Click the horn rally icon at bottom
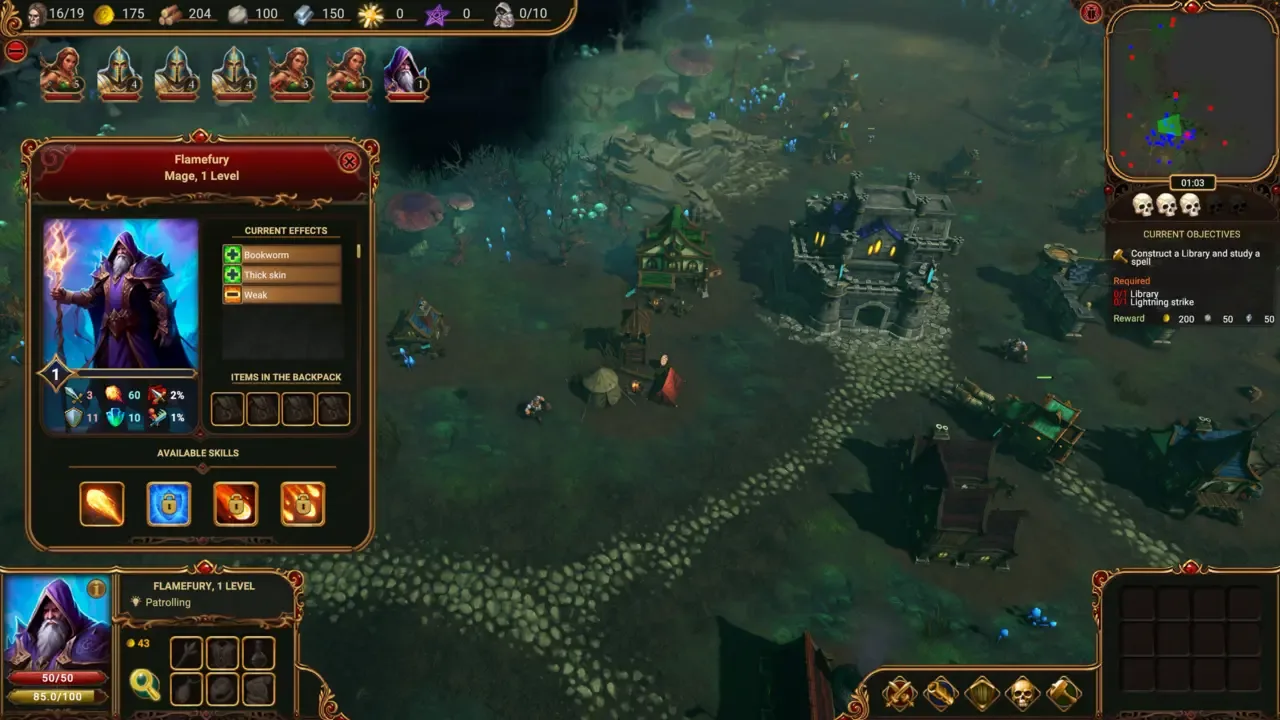 pyautogui.click(x=939, y=692)
